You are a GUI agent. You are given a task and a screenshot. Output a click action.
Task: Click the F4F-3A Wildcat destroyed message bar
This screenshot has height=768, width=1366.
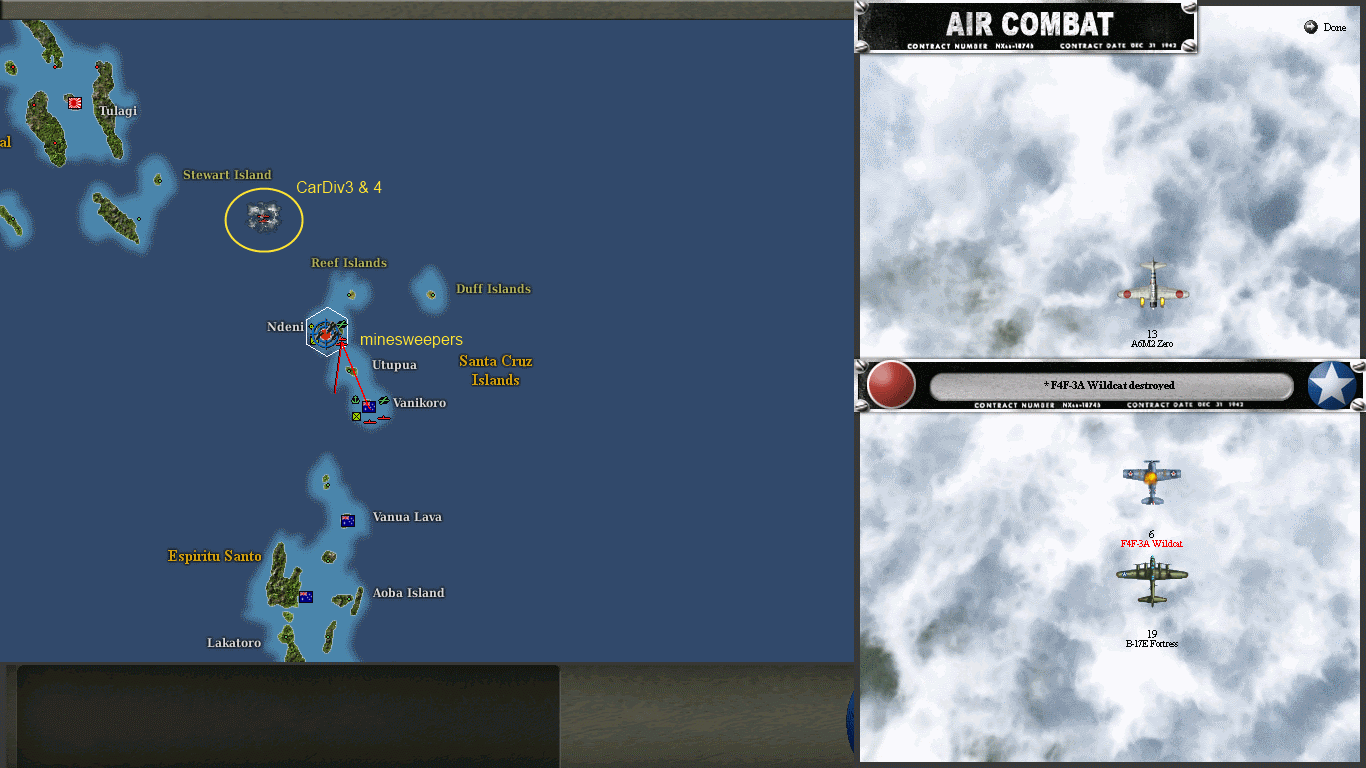pos(1113,386)
